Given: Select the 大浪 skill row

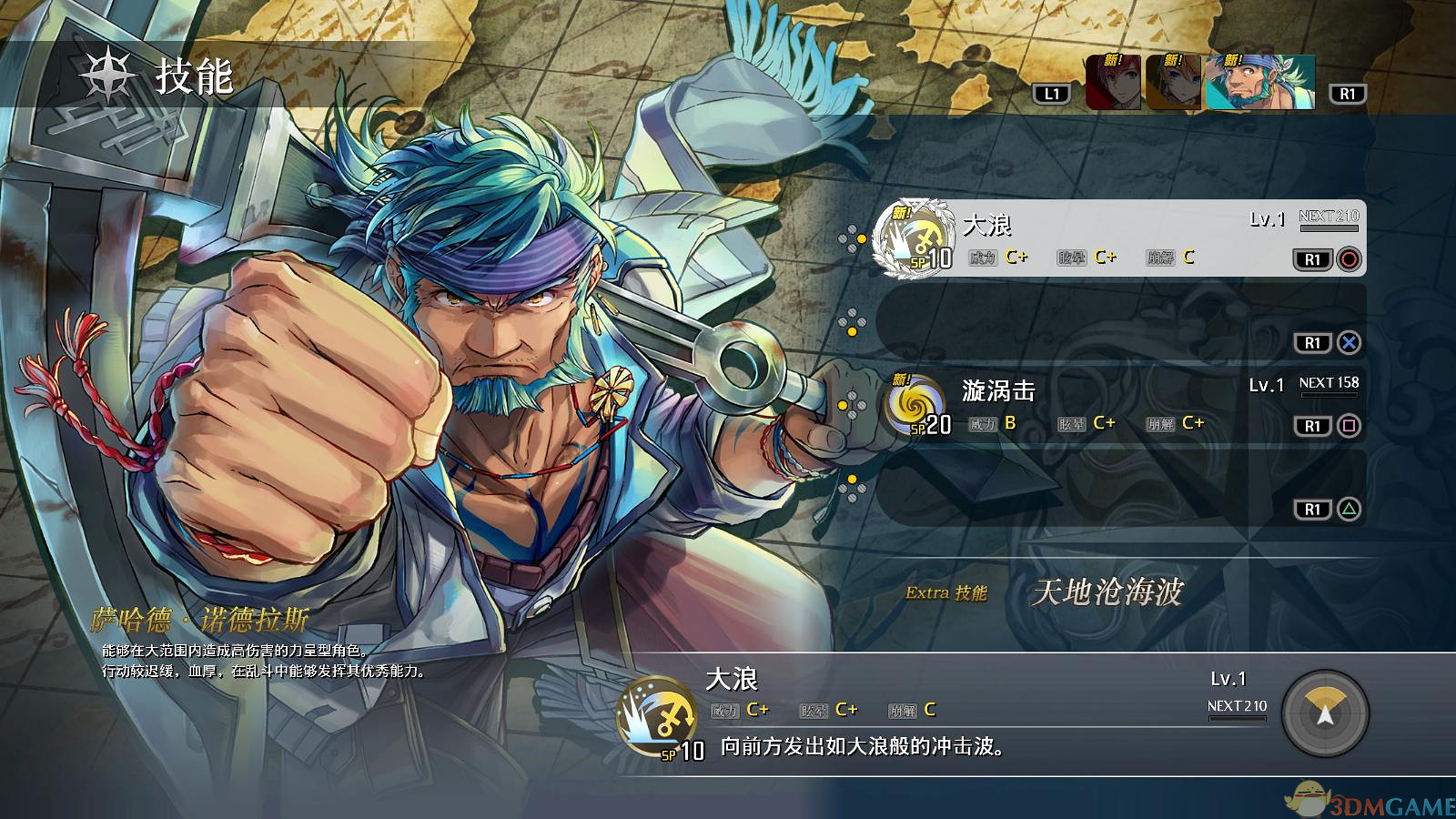Looking at the screenshot, I should tap(1119, 238).
